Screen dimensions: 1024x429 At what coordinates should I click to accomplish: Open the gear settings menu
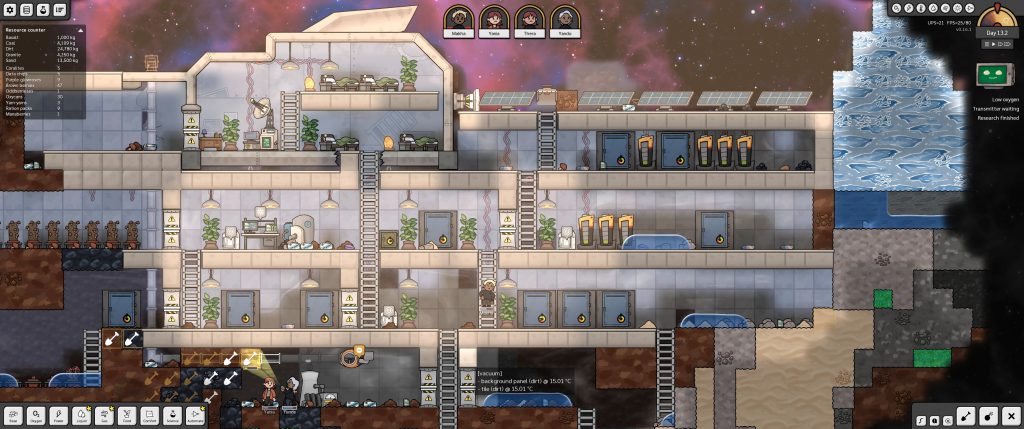point(10,9)
